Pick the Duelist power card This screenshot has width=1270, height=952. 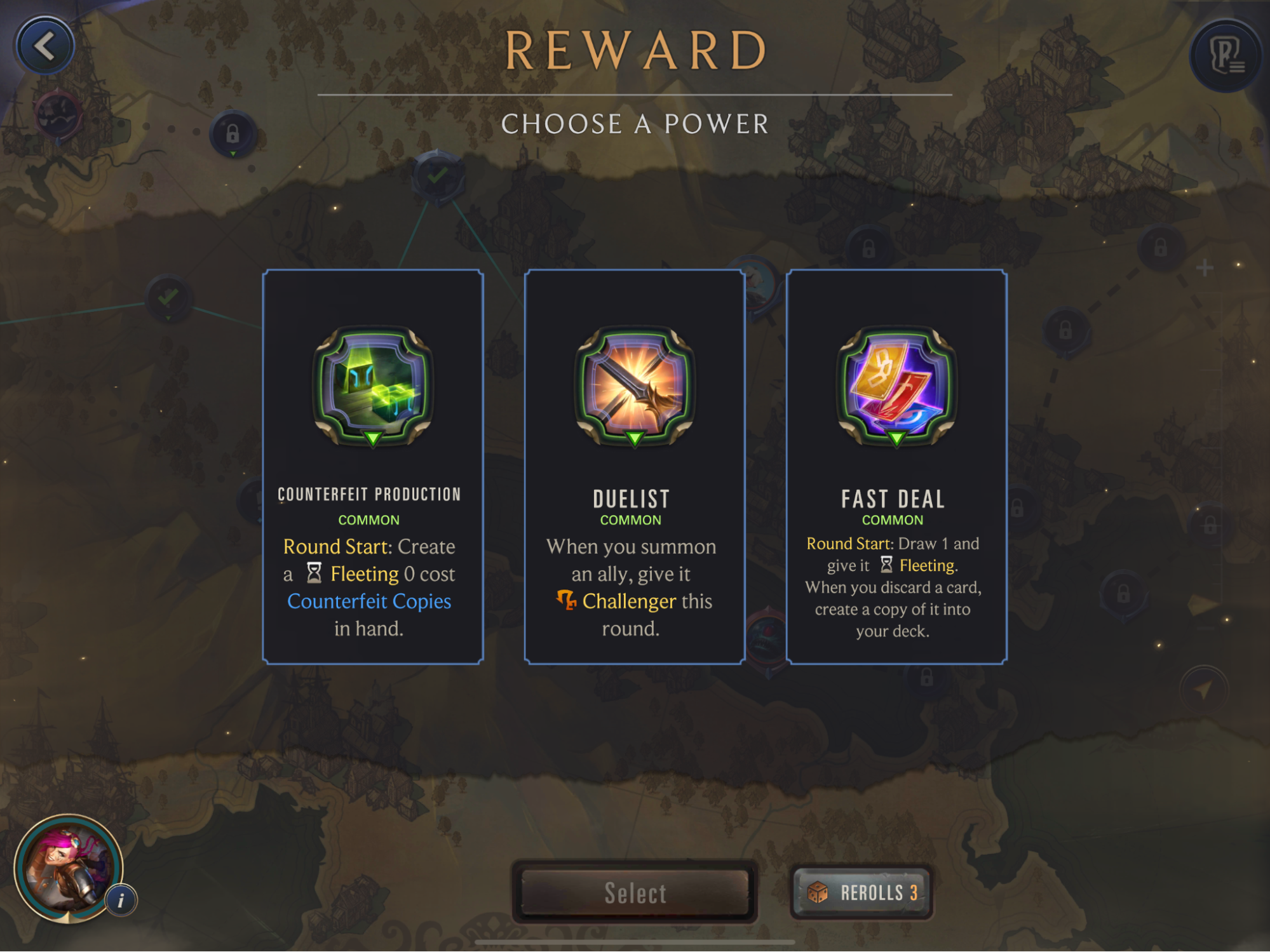tap(634, 467)
